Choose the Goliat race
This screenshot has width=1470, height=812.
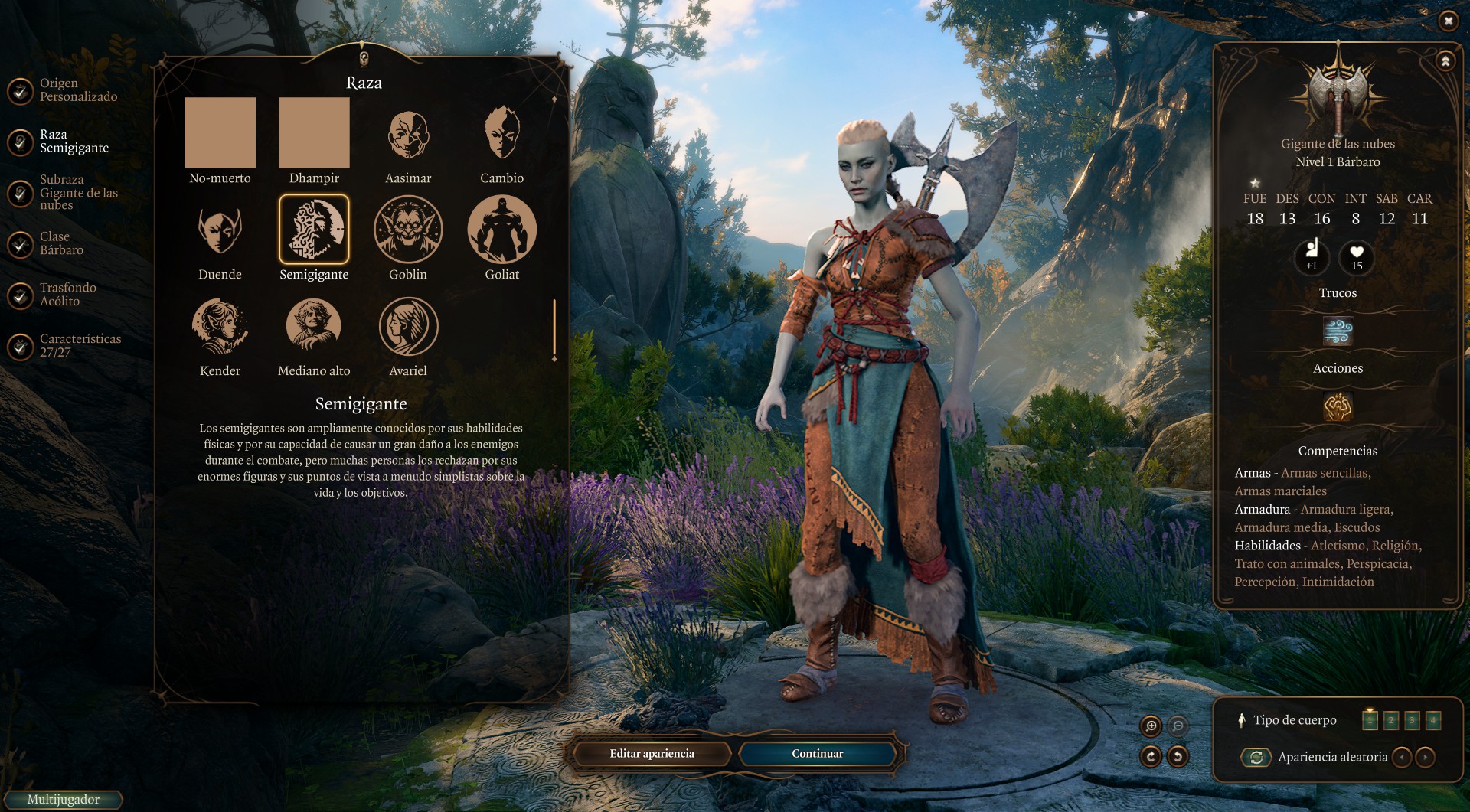coord(502,230)
